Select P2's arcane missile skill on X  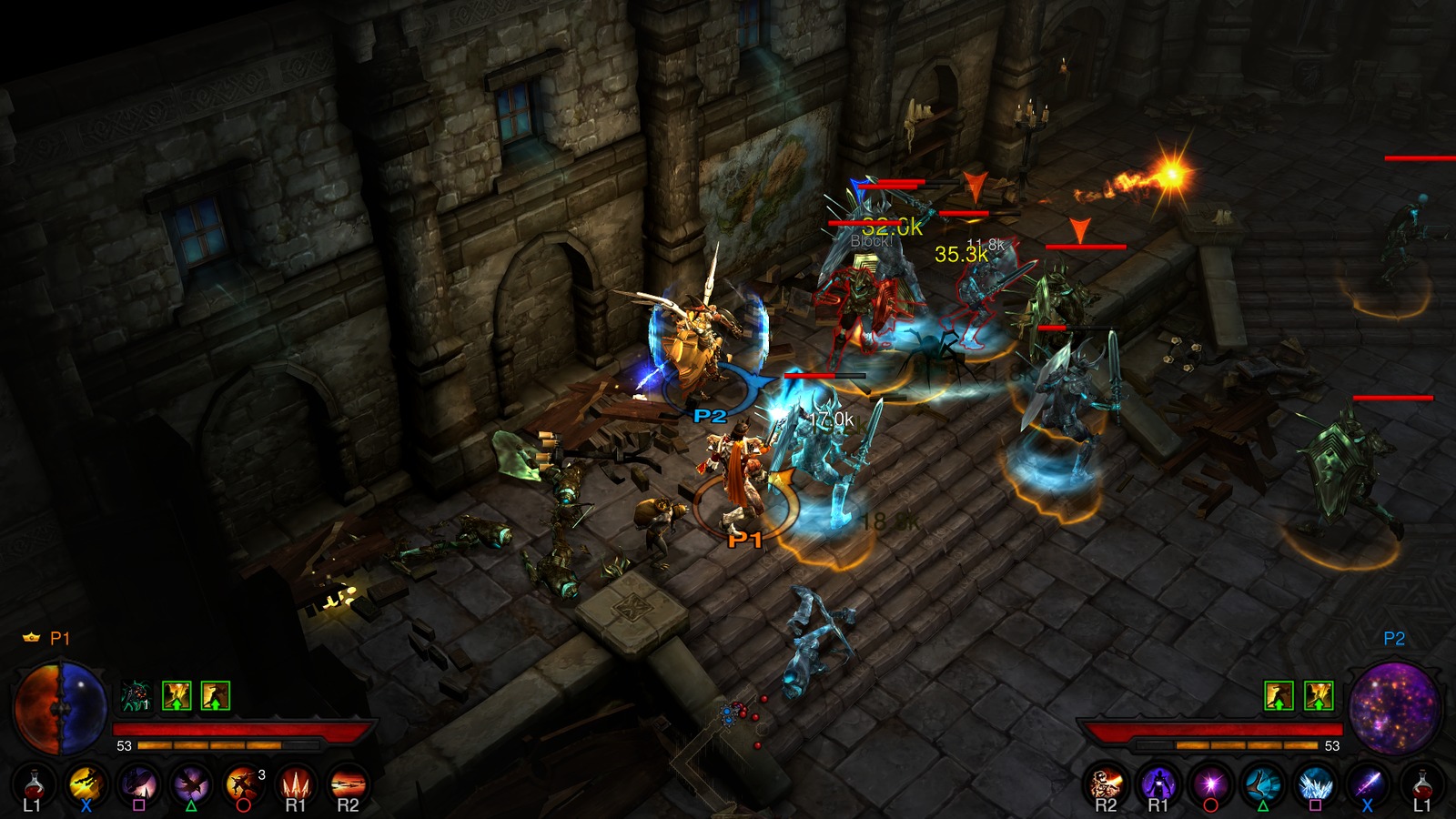[1368, 784]
